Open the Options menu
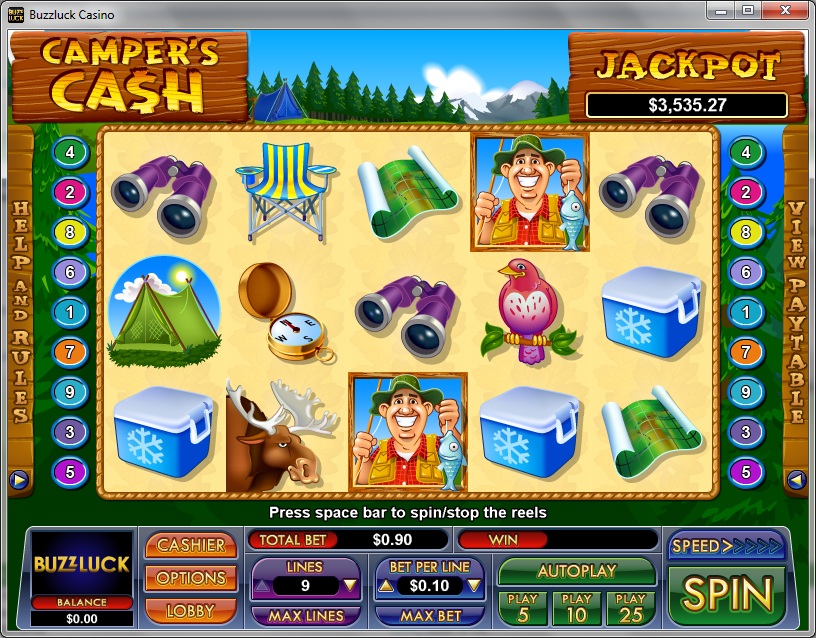 [191, 577]
